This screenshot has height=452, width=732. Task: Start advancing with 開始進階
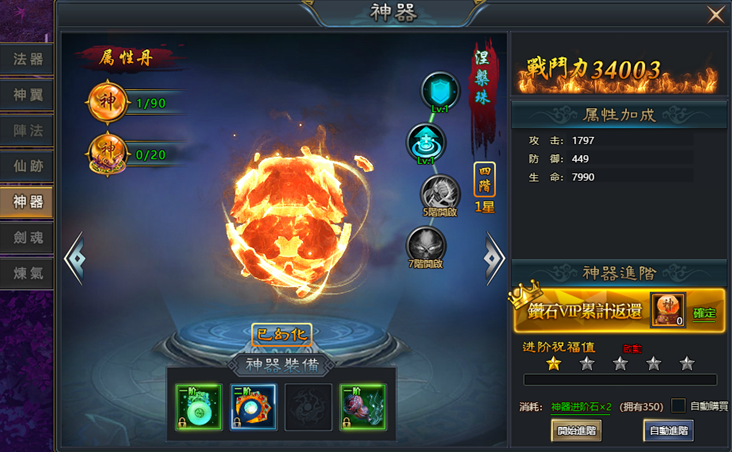point(576,431)
